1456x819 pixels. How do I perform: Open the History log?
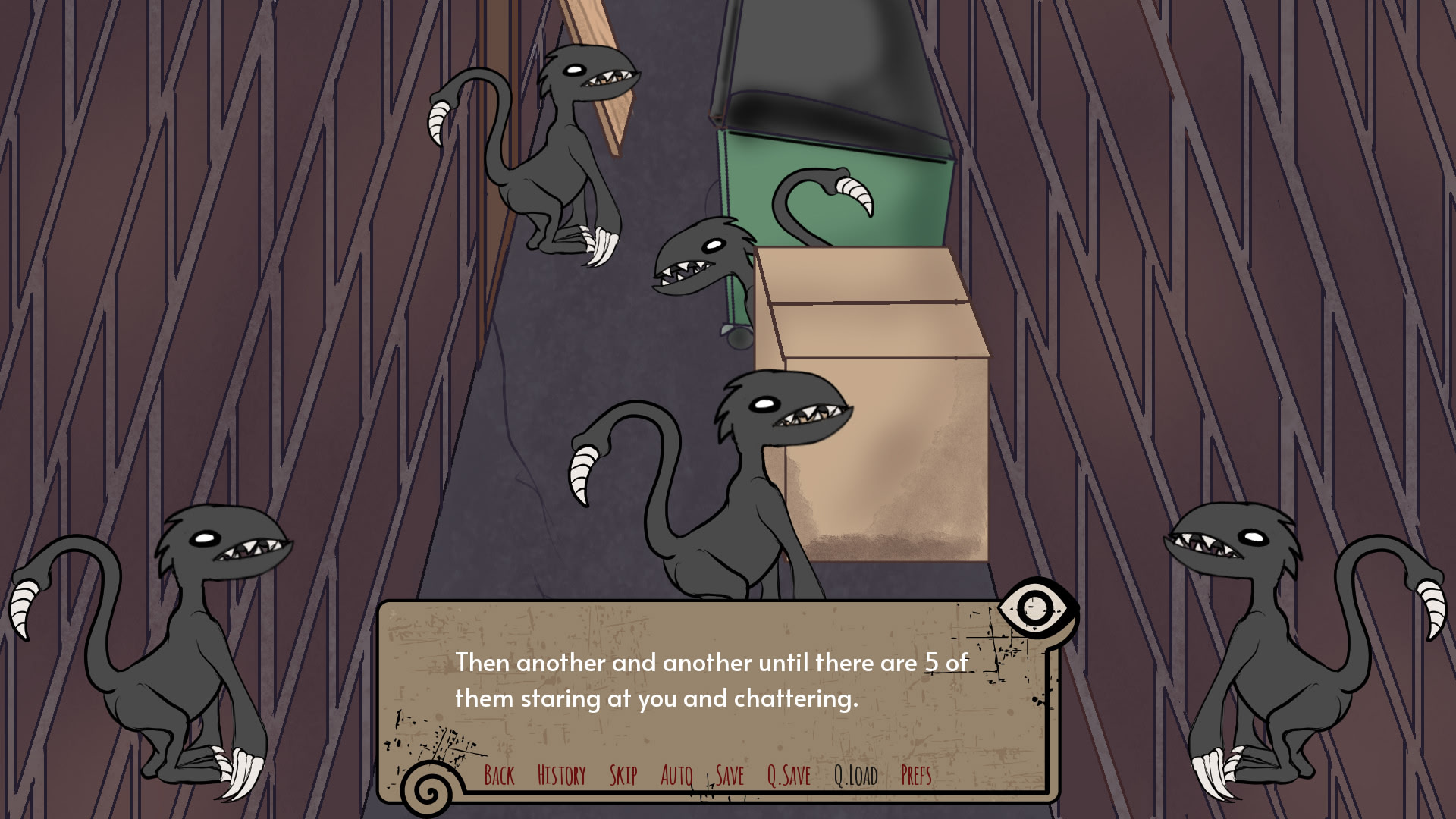561,776
